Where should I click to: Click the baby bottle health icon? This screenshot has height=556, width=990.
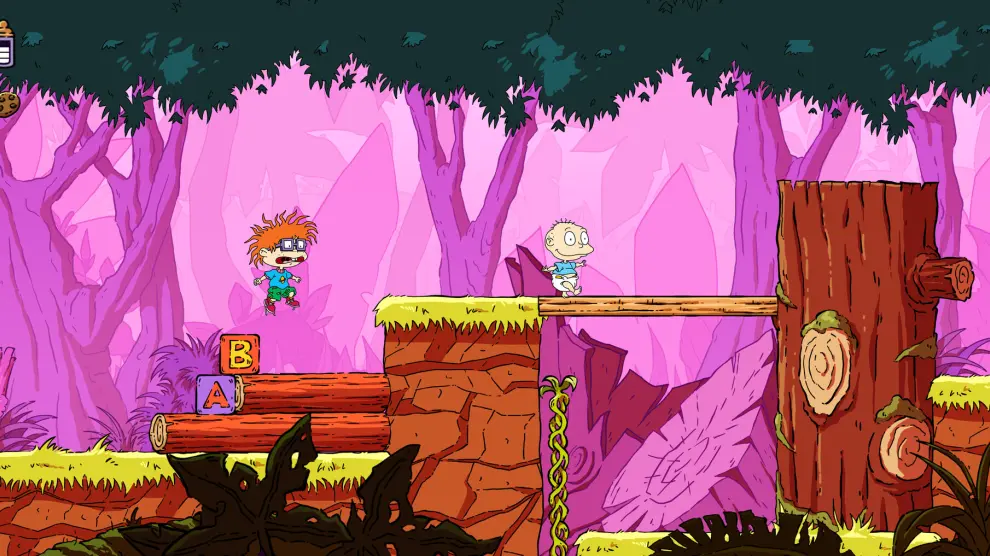6,43
